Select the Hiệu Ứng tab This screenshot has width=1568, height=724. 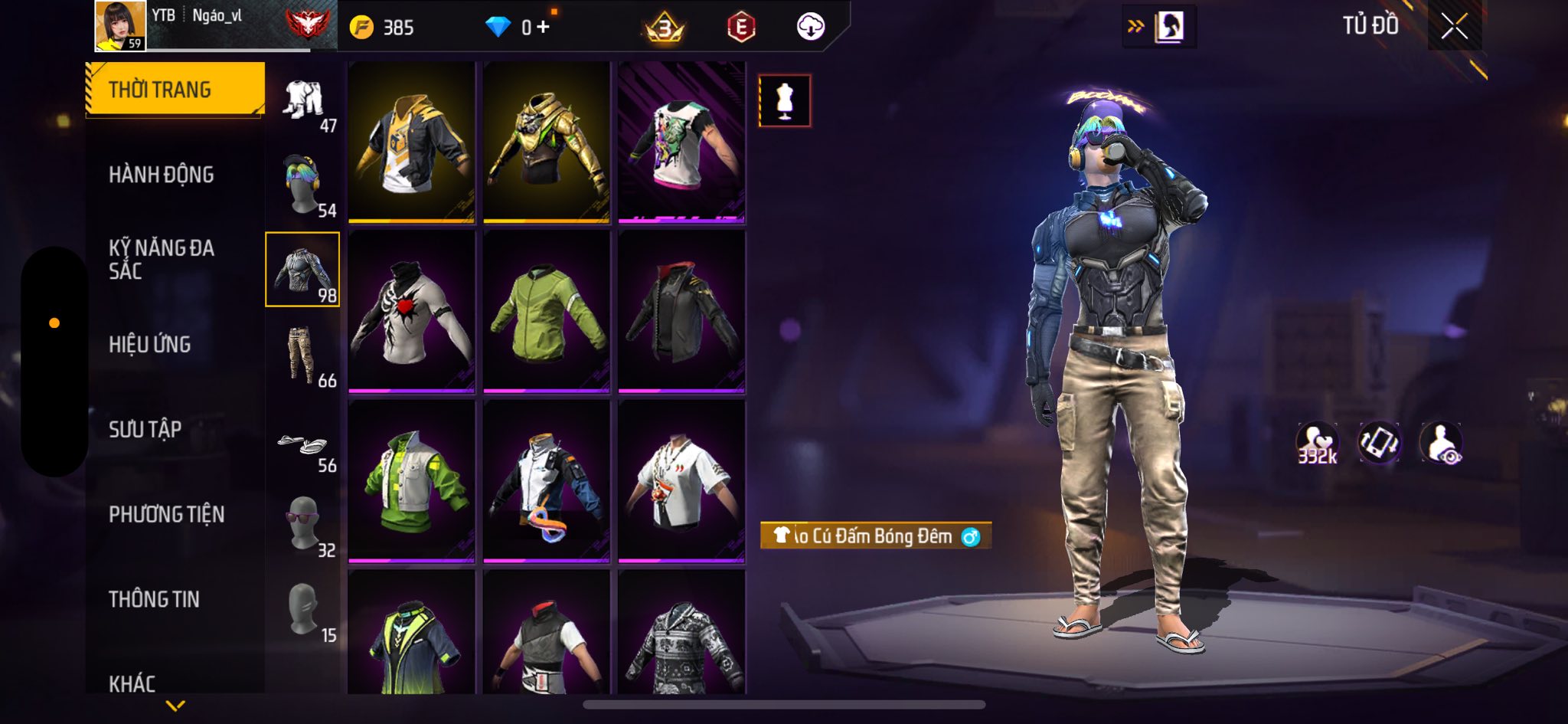pyautogui.click(x=149, y=345)
